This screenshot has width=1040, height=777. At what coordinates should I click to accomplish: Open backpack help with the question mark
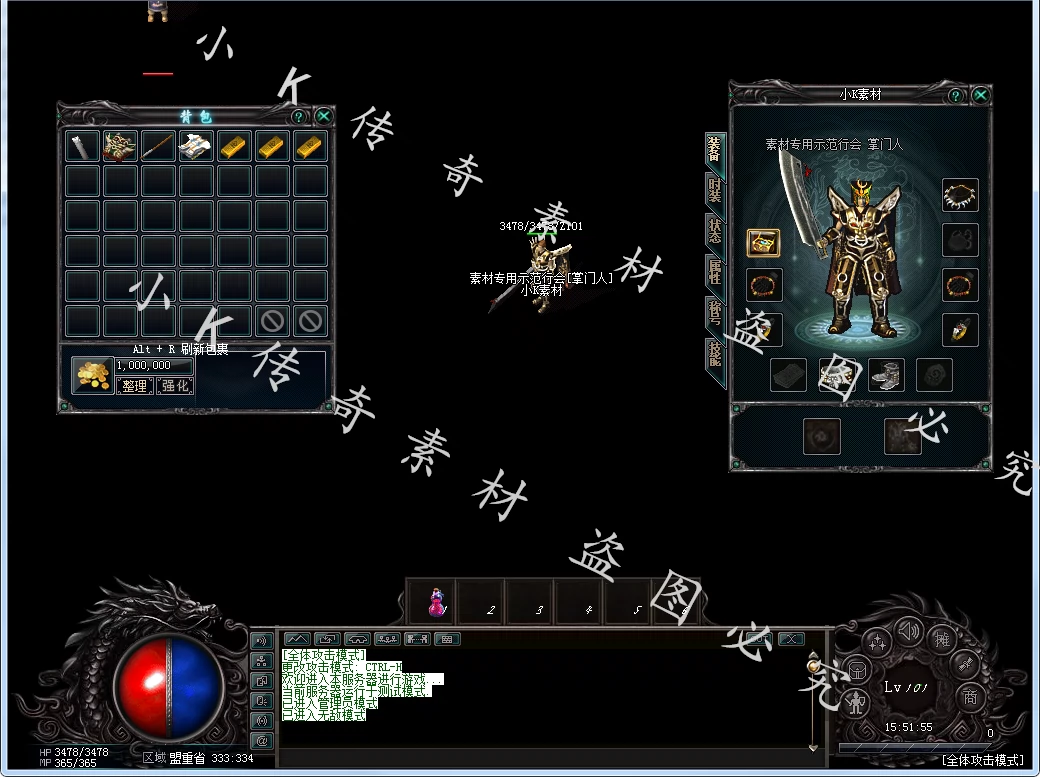click(x=298, y=116)
